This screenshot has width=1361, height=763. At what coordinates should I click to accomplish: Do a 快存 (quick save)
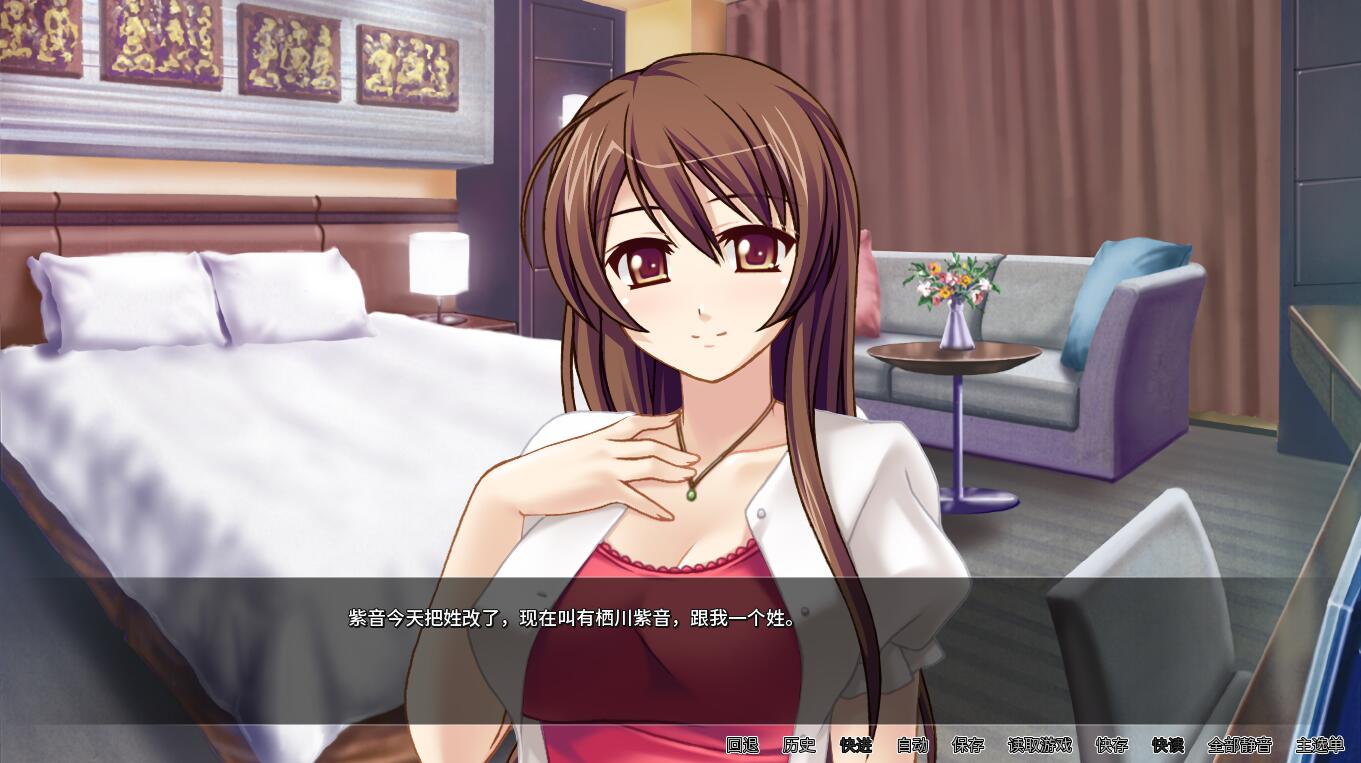[x=1111, y=745]
